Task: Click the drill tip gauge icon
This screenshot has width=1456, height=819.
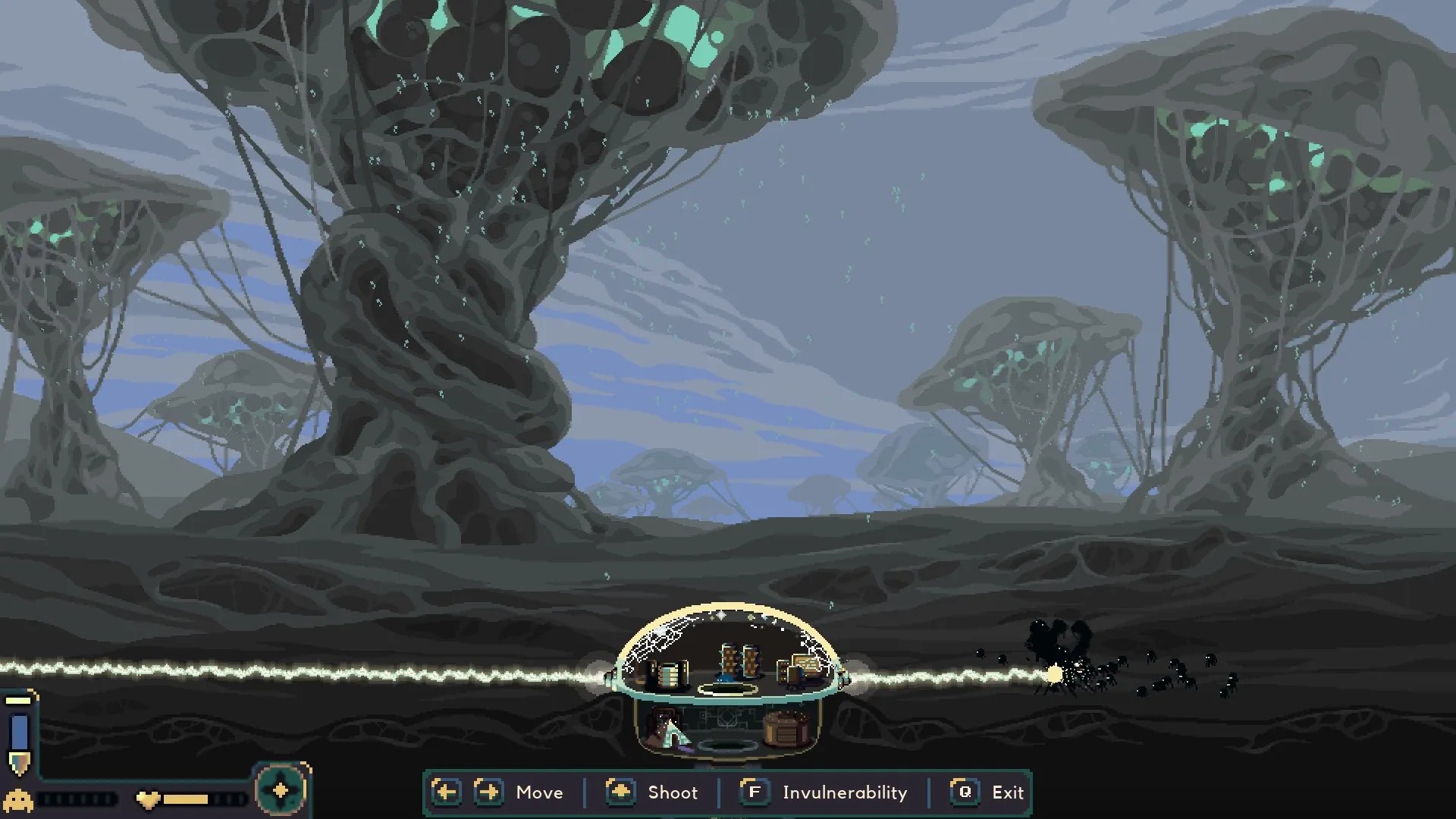Action: [20, 764]
